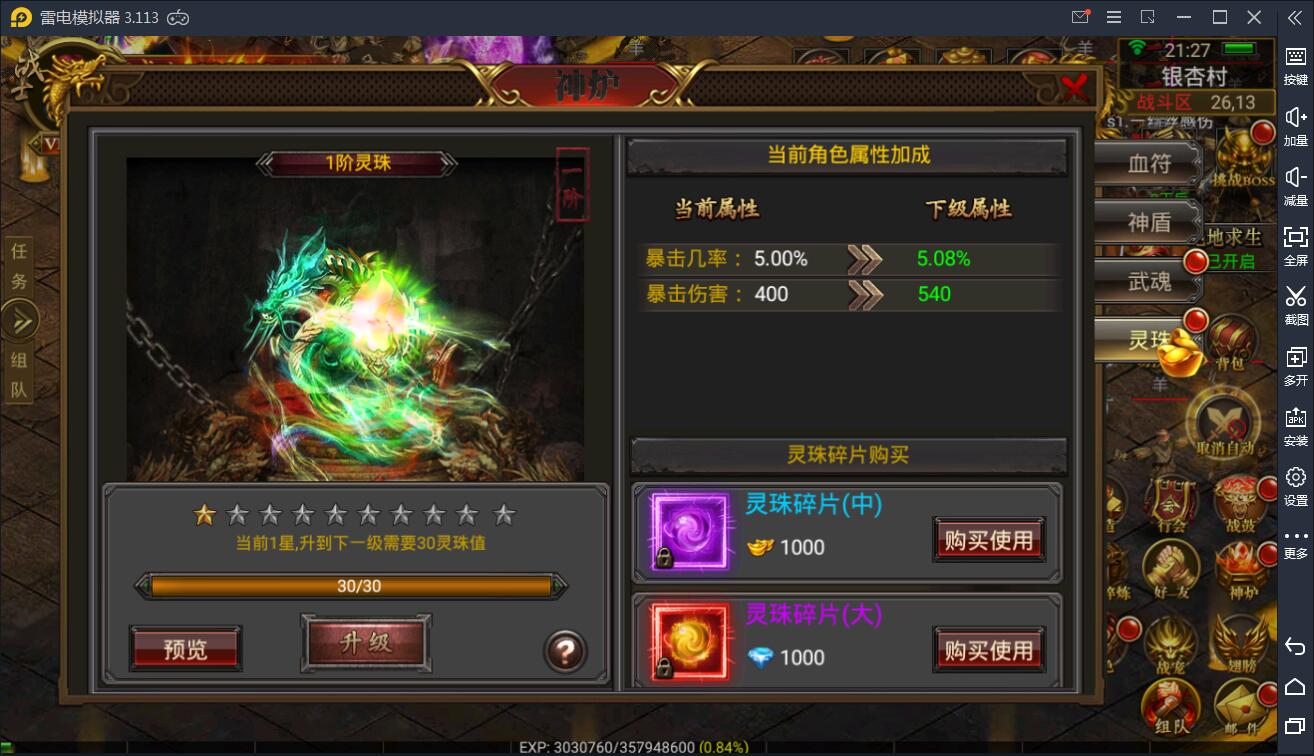Screen dimensions: 1314x756
Task: Switch to the 血符 tab
Action: [1147, 163]
